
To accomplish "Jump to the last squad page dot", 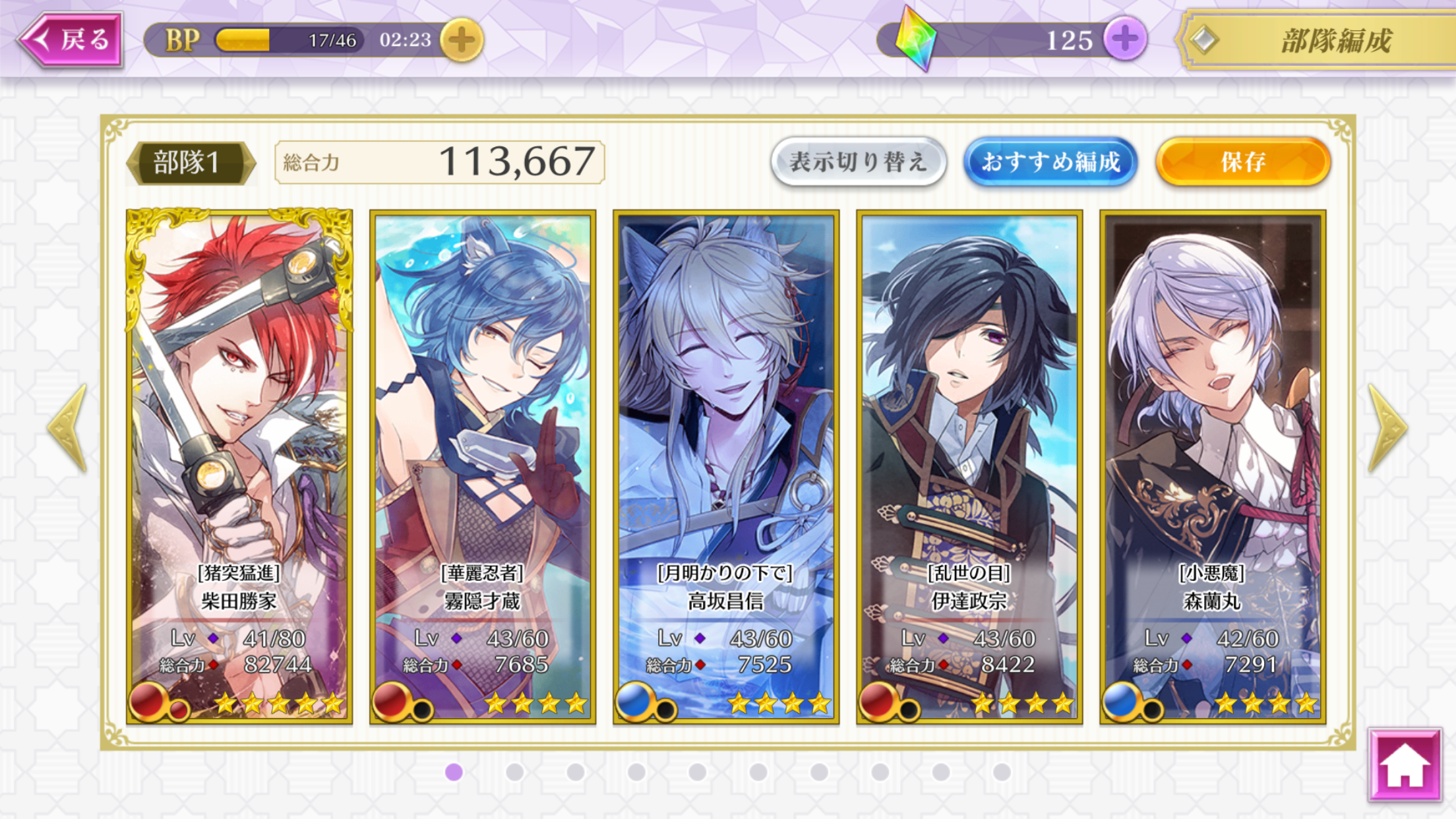I will pos(1002,772).
